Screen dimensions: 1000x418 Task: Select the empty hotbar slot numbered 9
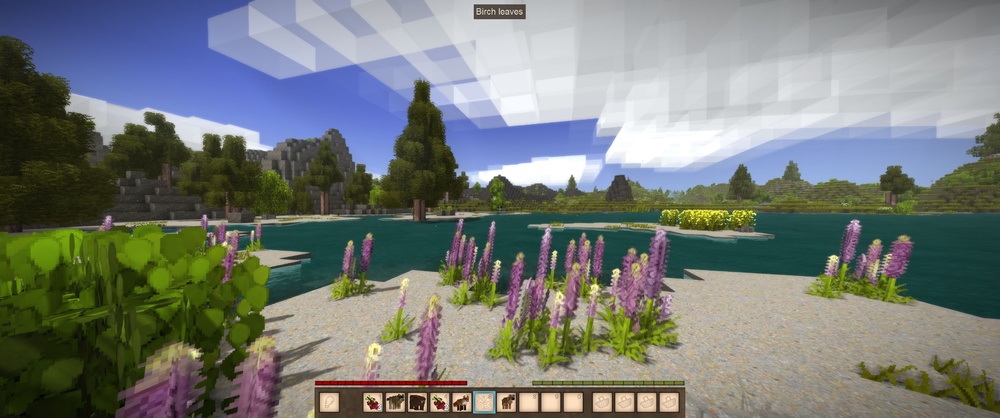[x=551, y=402]
